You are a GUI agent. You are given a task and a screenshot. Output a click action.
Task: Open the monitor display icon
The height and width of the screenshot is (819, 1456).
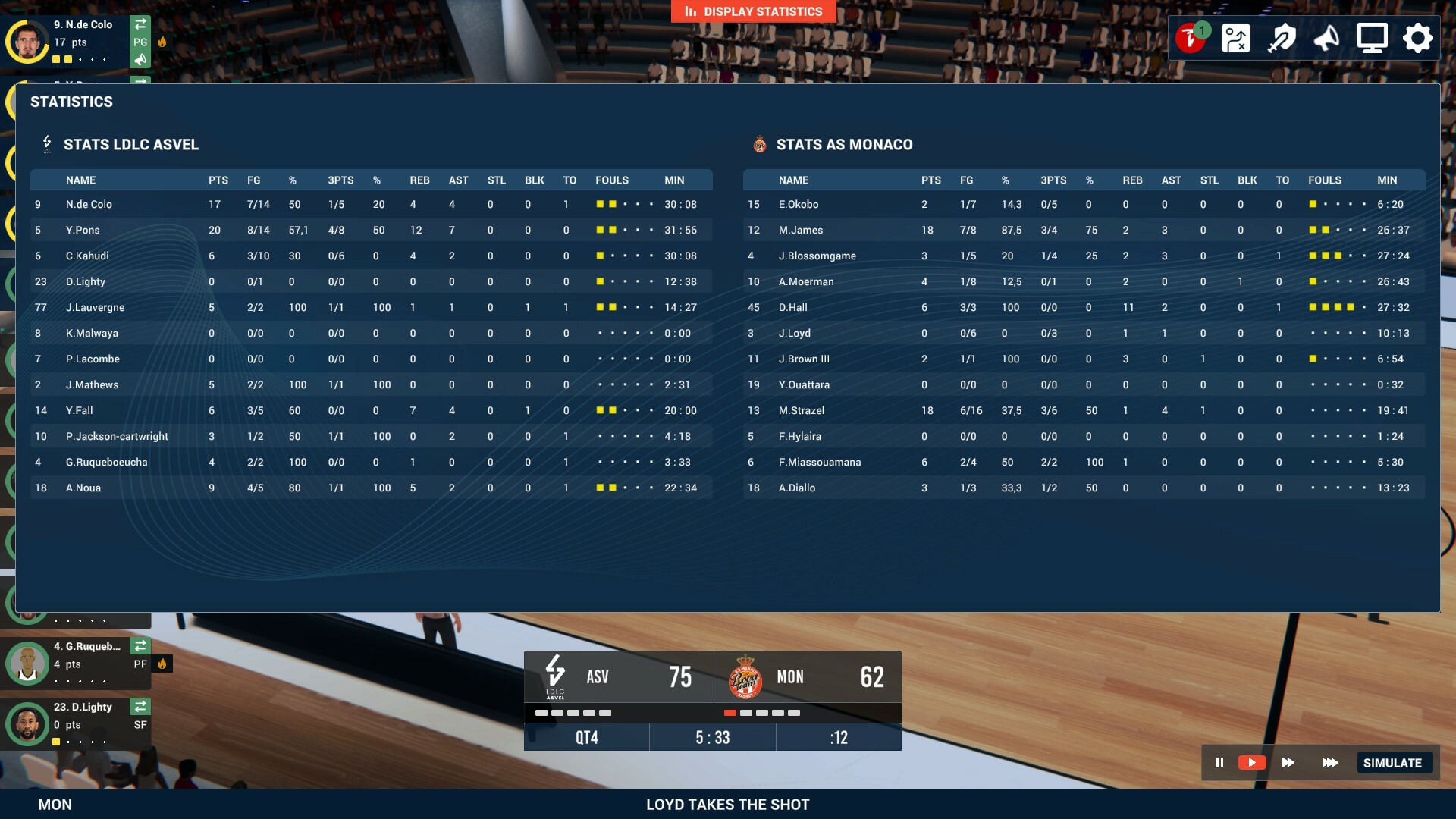pos(1372,36)
